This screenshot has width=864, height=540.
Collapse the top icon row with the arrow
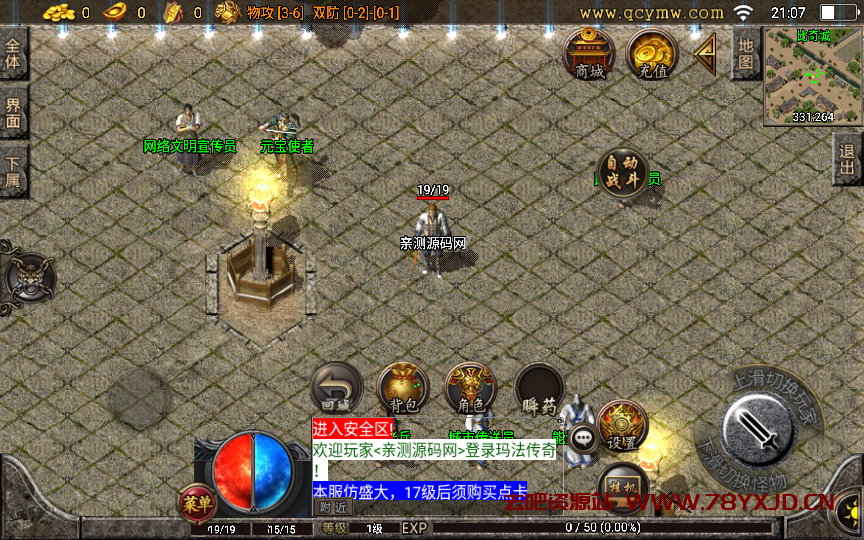pos(706,53)
